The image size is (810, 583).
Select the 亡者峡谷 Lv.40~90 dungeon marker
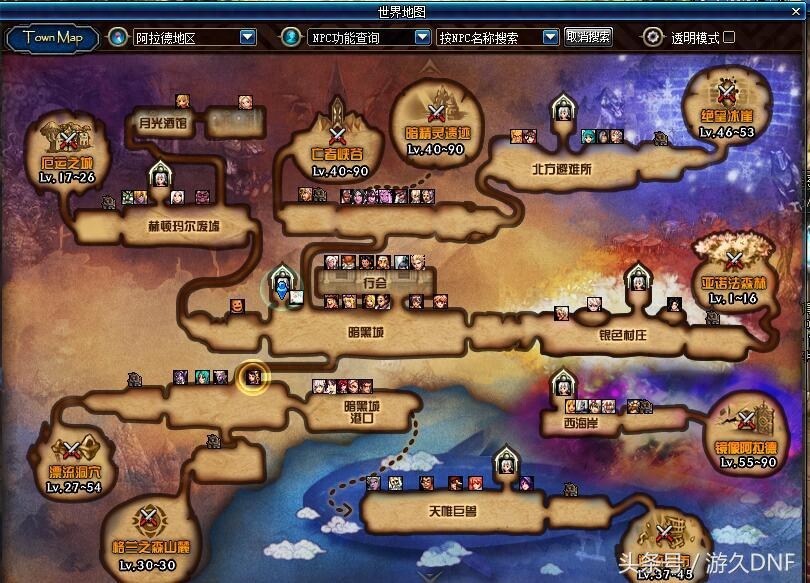tap(337, 135)
